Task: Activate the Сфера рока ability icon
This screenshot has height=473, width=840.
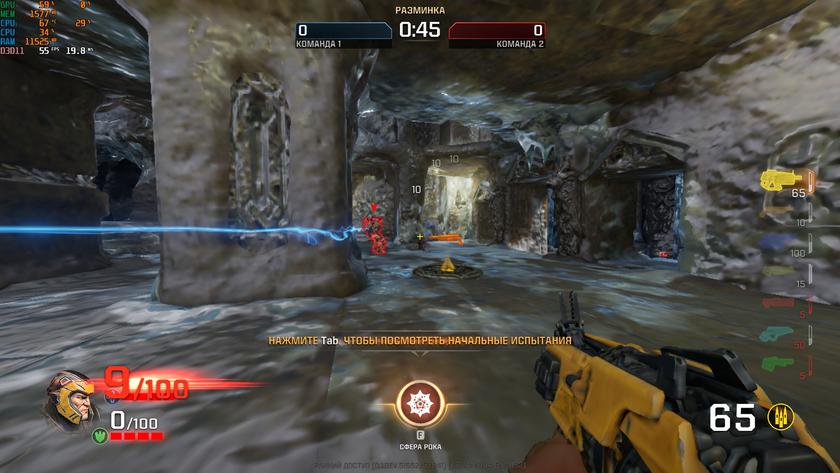Action: (x=419, y=403)
